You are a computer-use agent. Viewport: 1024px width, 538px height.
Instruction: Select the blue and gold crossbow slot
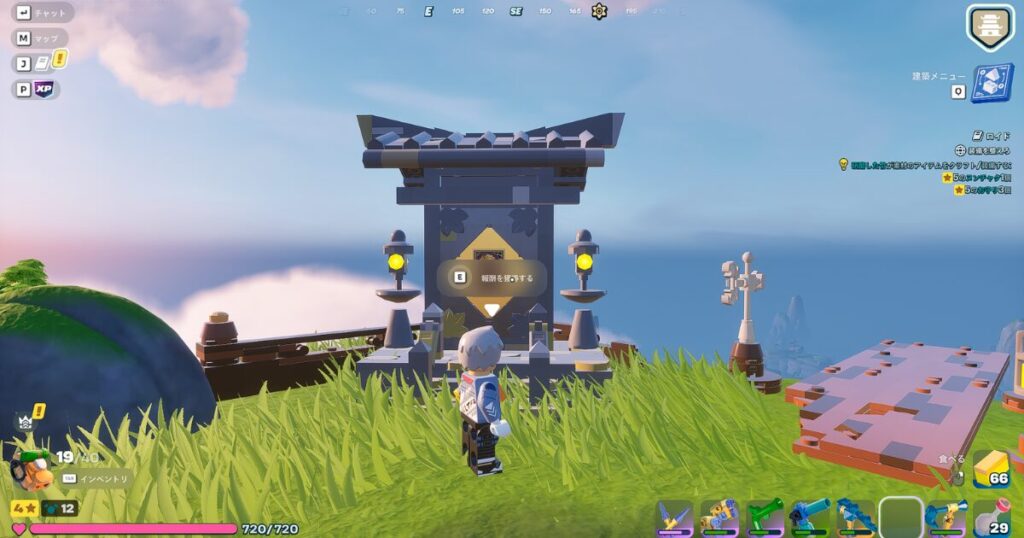(945, 518)
